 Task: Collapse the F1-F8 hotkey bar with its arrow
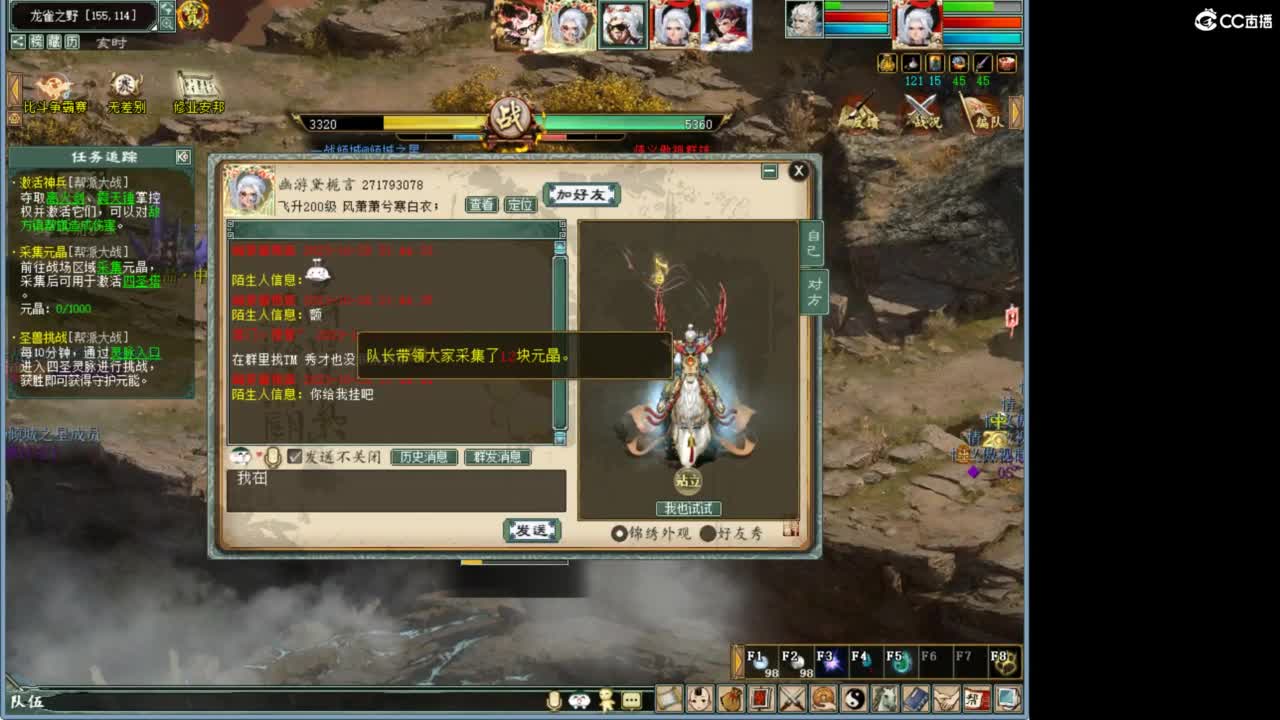737,661
